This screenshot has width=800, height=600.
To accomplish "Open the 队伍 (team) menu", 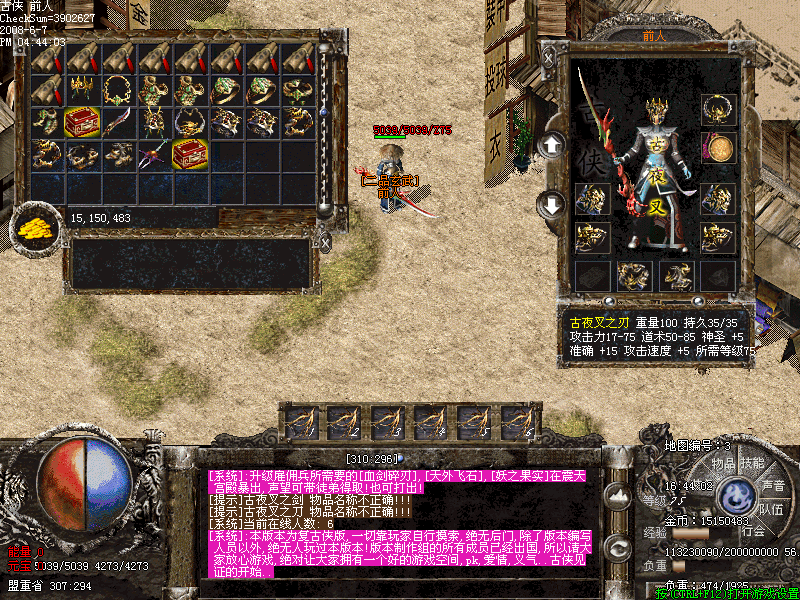I will tap(771, 509).
